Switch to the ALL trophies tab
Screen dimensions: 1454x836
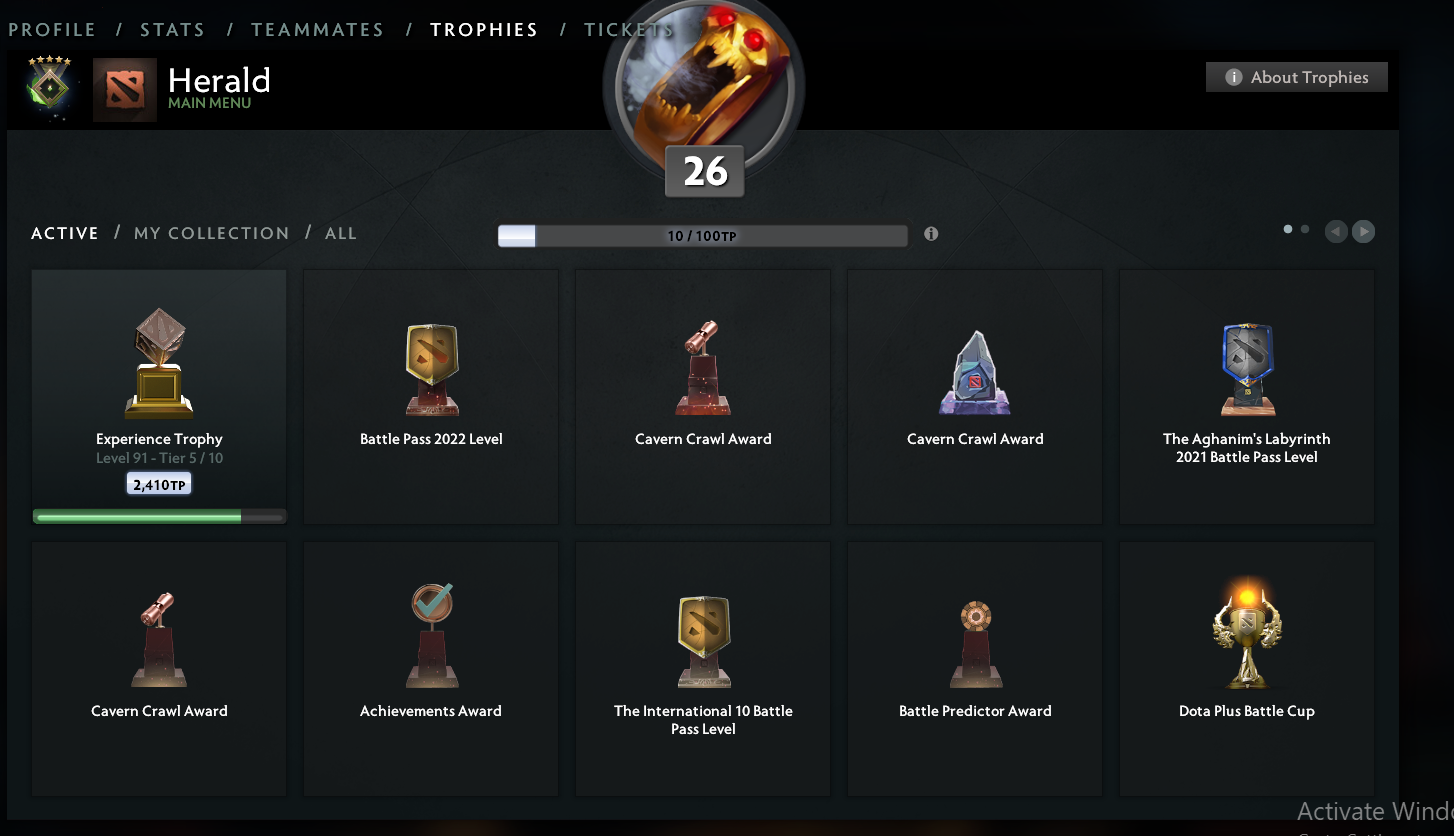click(341, 232)
